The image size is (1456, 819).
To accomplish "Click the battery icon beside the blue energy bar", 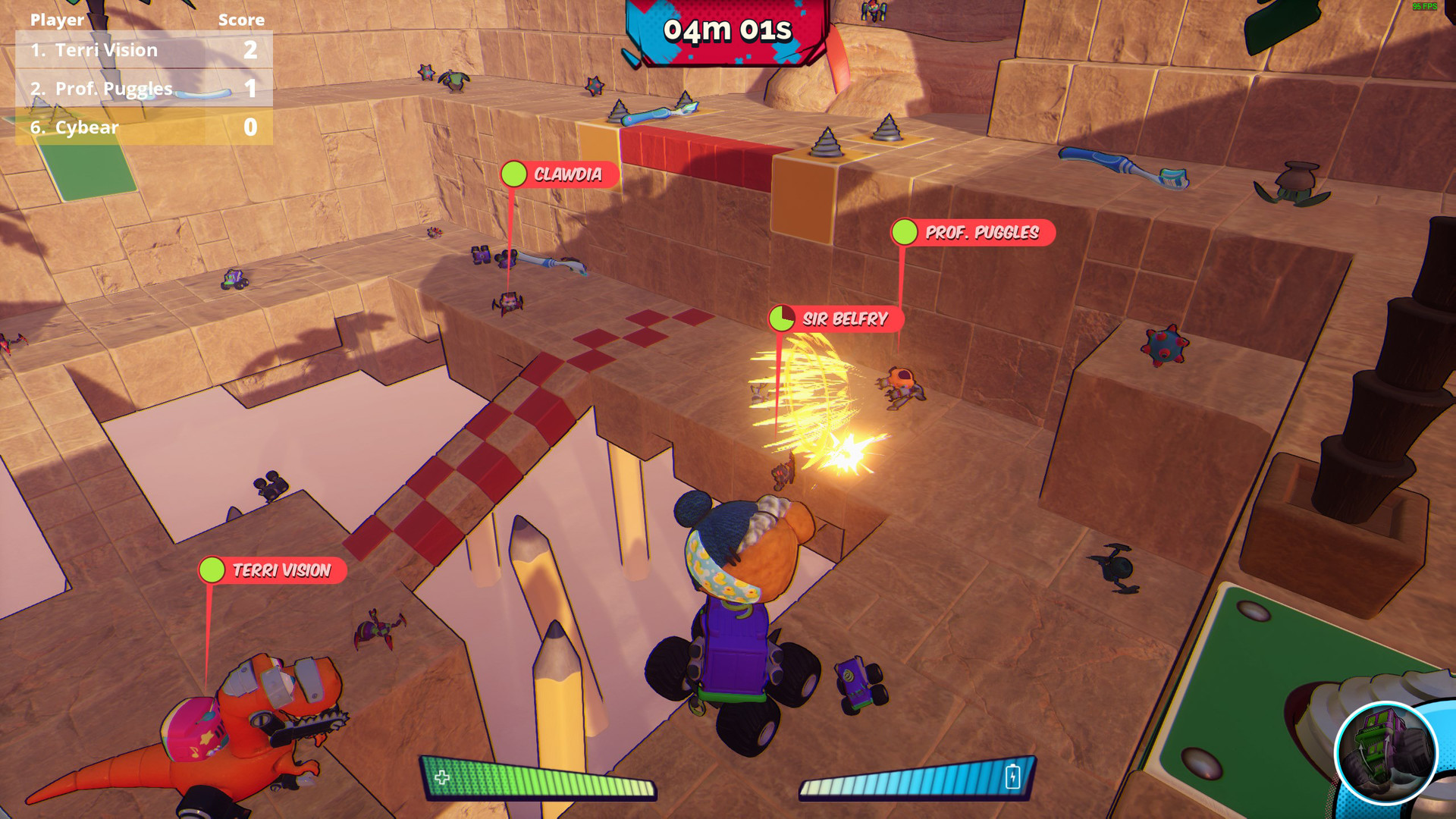I will [1014, 777].
